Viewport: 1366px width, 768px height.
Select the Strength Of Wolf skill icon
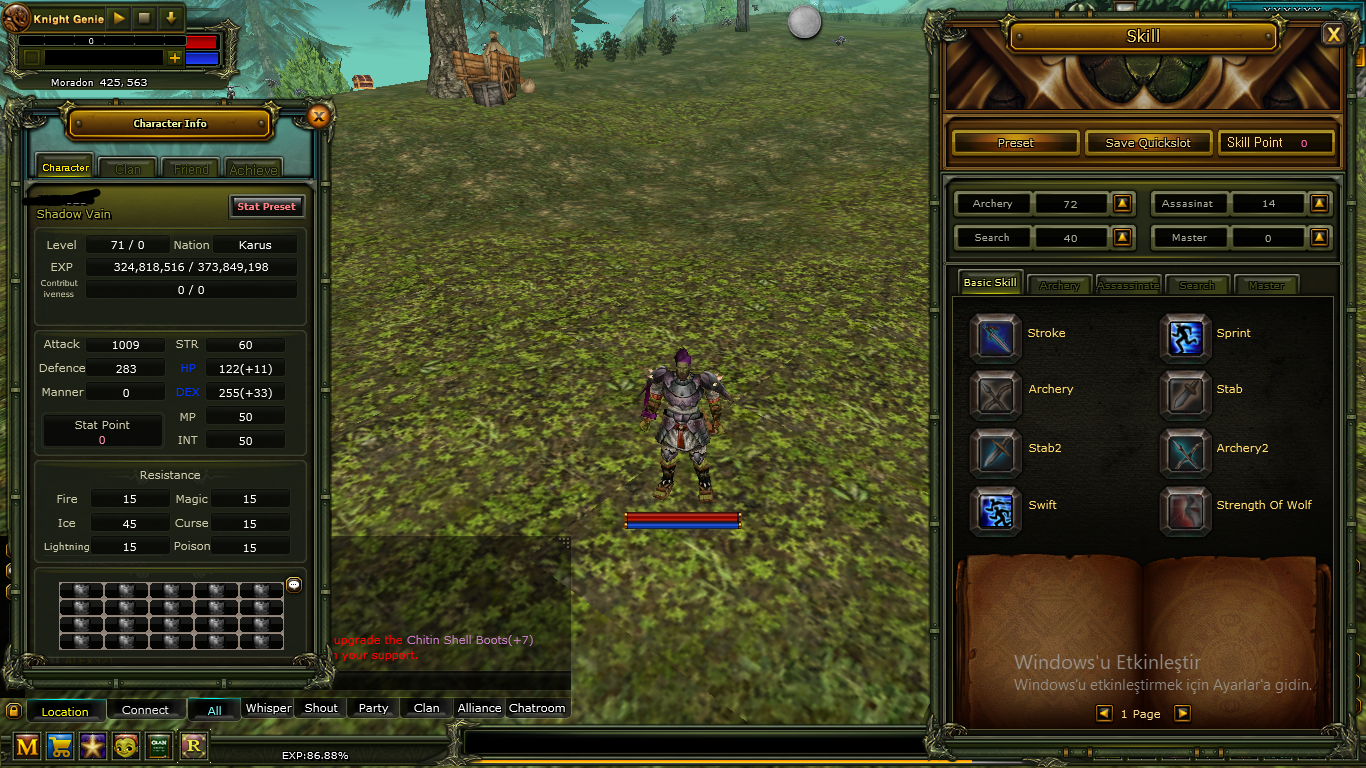coord(1186,511)
